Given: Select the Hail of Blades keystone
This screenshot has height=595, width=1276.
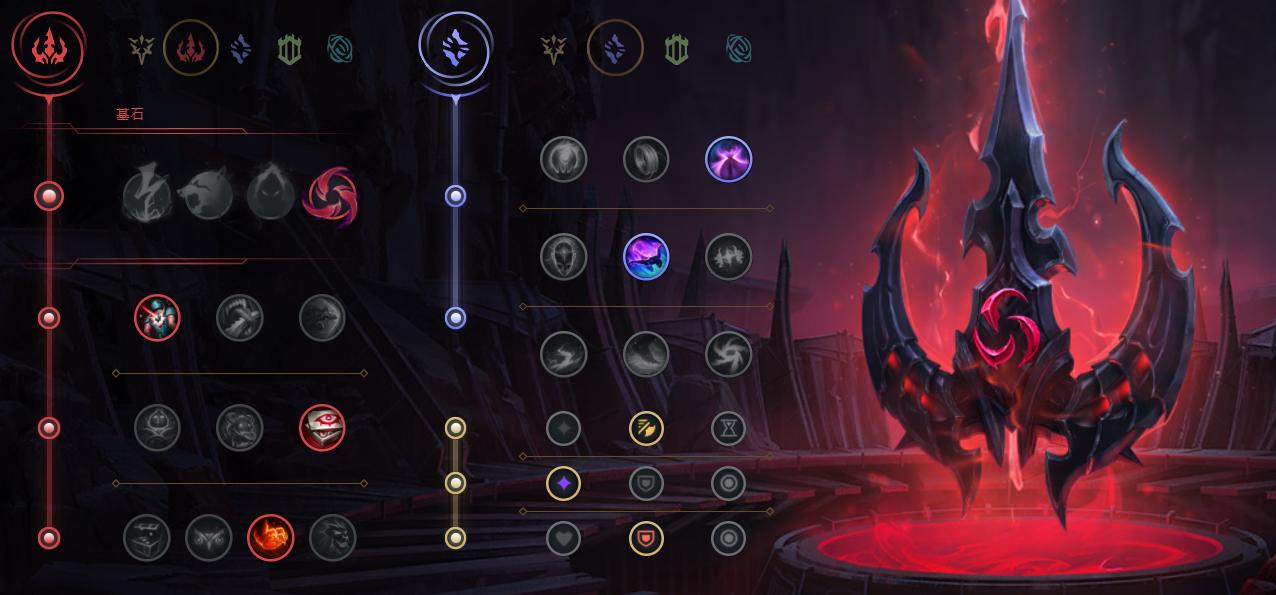Looking at the screenshot, I should (x=332, y=195).
